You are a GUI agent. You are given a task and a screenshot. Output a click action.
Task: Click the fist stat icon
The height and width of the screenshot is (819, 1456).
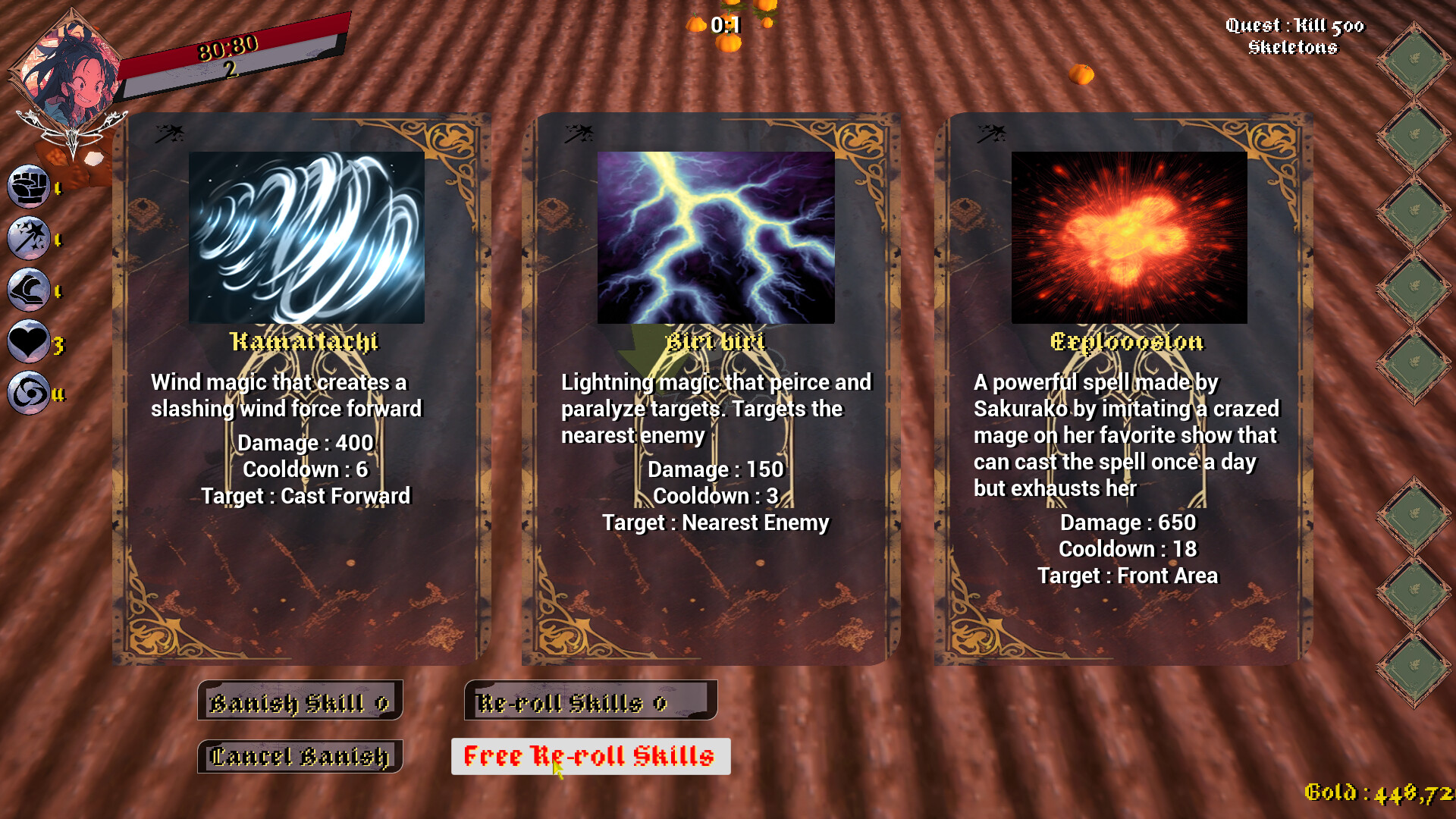[29, 187]
